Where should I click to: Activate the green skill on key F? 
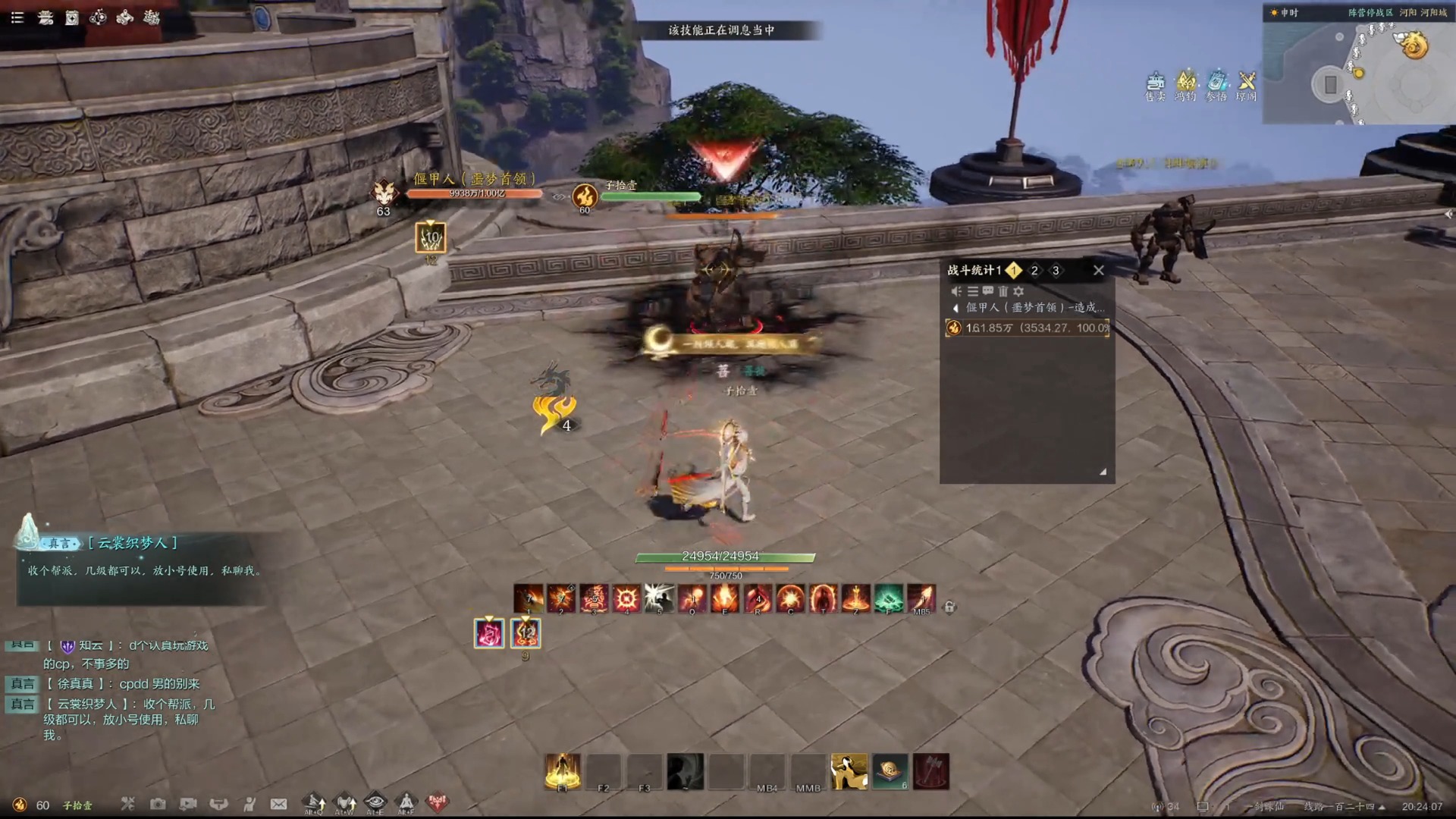pyautogui.click(x=888, y=598)
